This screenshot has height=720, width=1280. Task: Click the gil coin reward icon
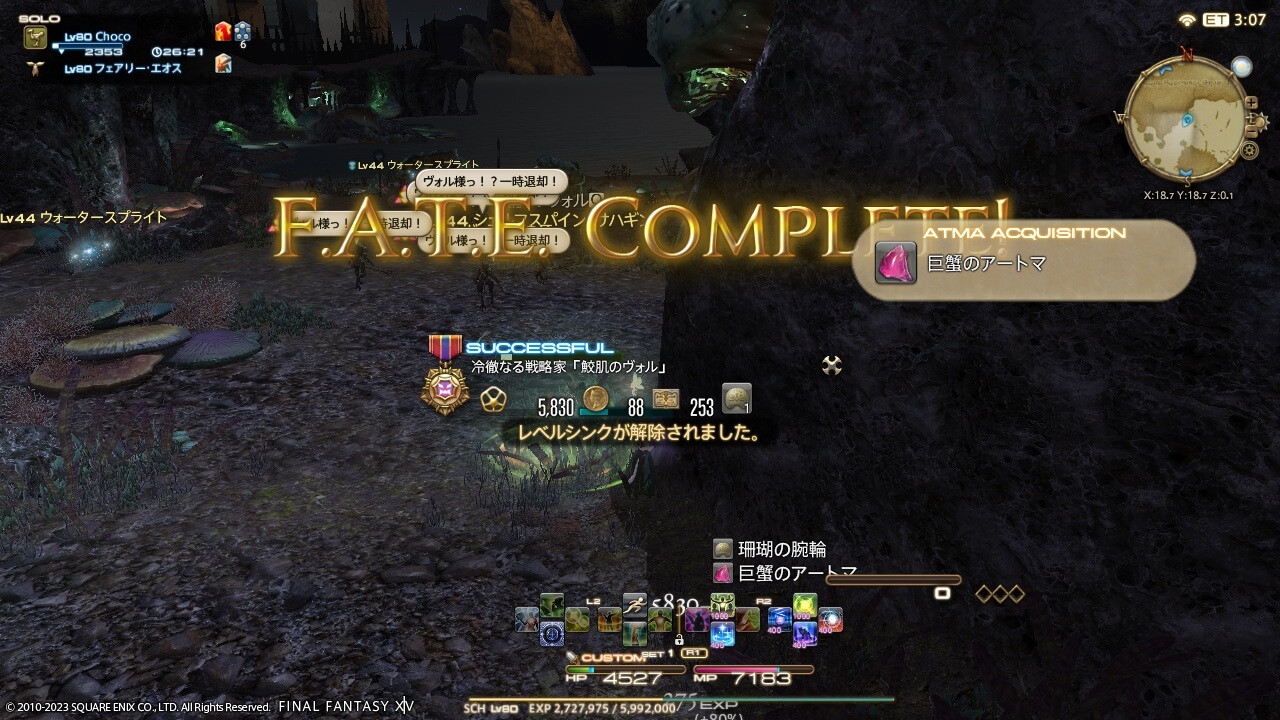tap(595, 399)
